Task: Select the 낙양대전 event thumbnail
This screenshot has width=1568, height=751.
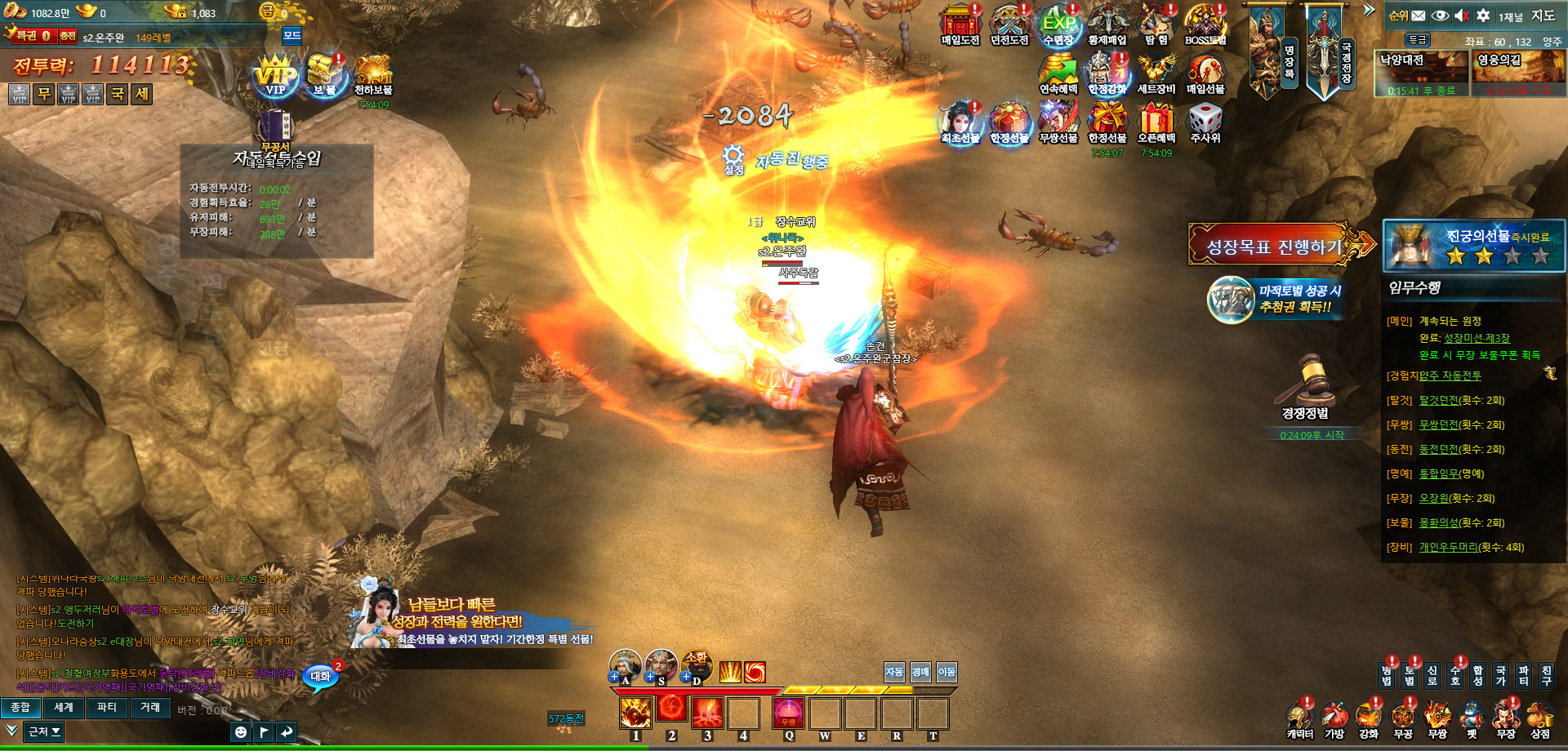Action: click(1422, 73)
